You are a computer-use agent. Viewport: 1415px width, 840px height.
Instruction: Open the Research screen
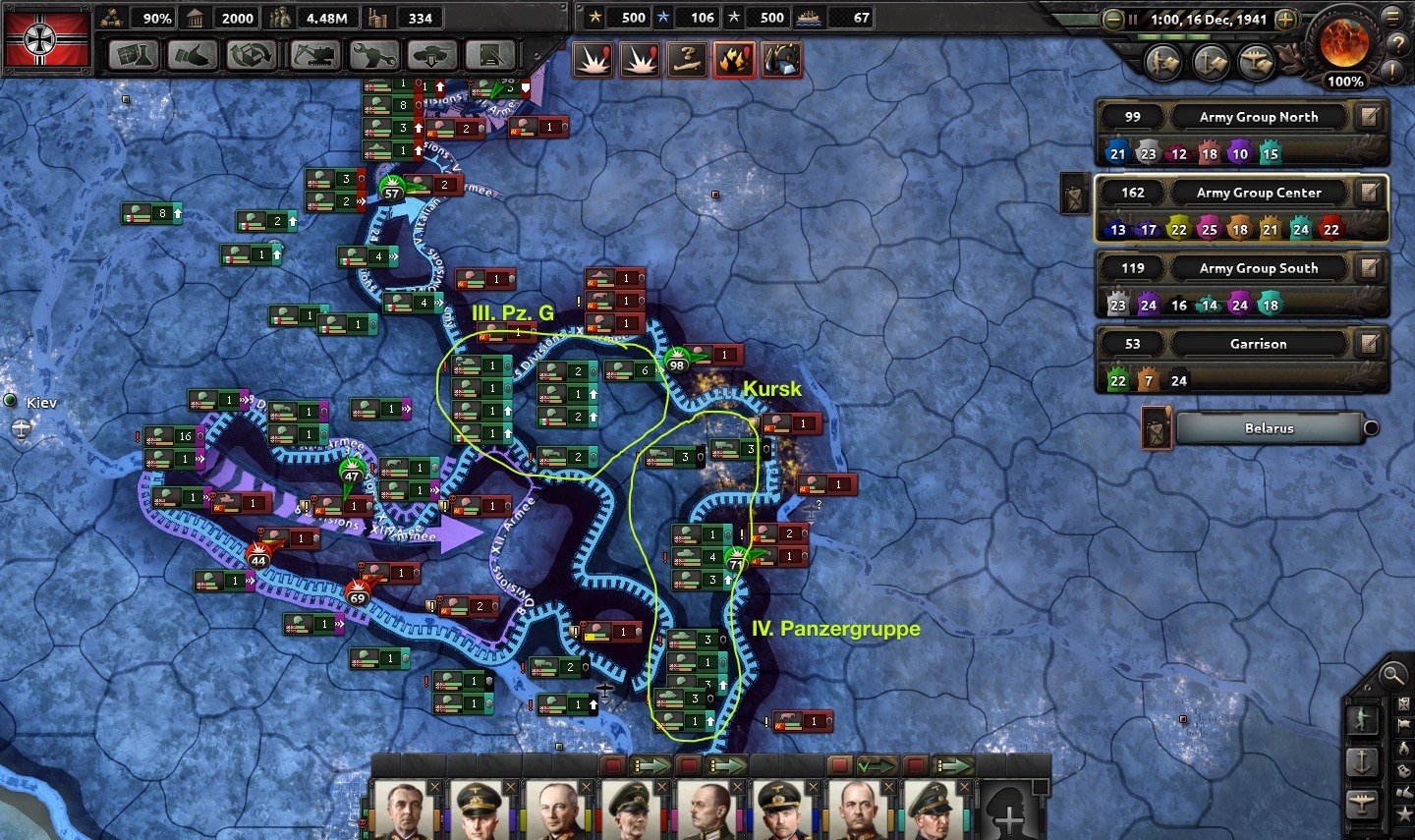134,55
